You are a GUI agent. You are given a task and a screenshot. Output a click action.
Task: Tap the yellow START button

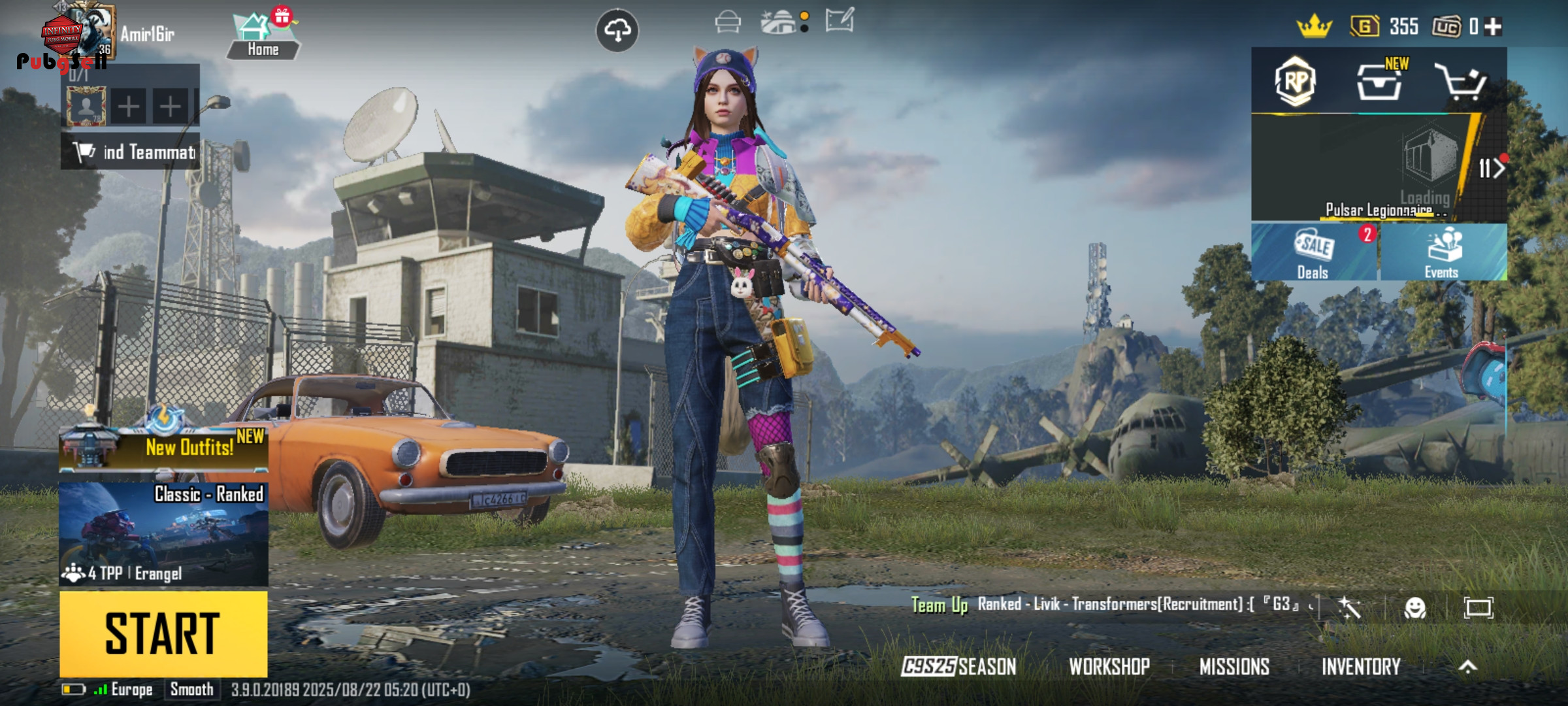point(163,633)
